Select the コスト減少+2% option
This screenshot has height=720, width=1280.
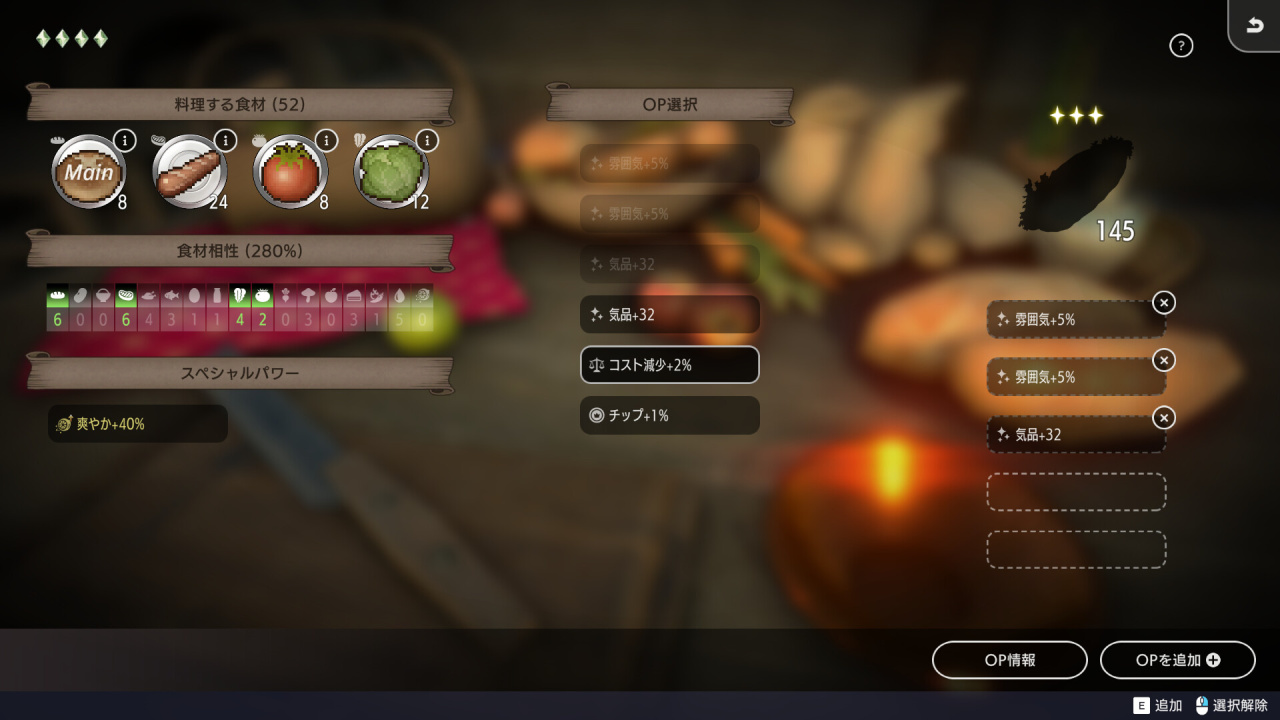tap(669, 365)
